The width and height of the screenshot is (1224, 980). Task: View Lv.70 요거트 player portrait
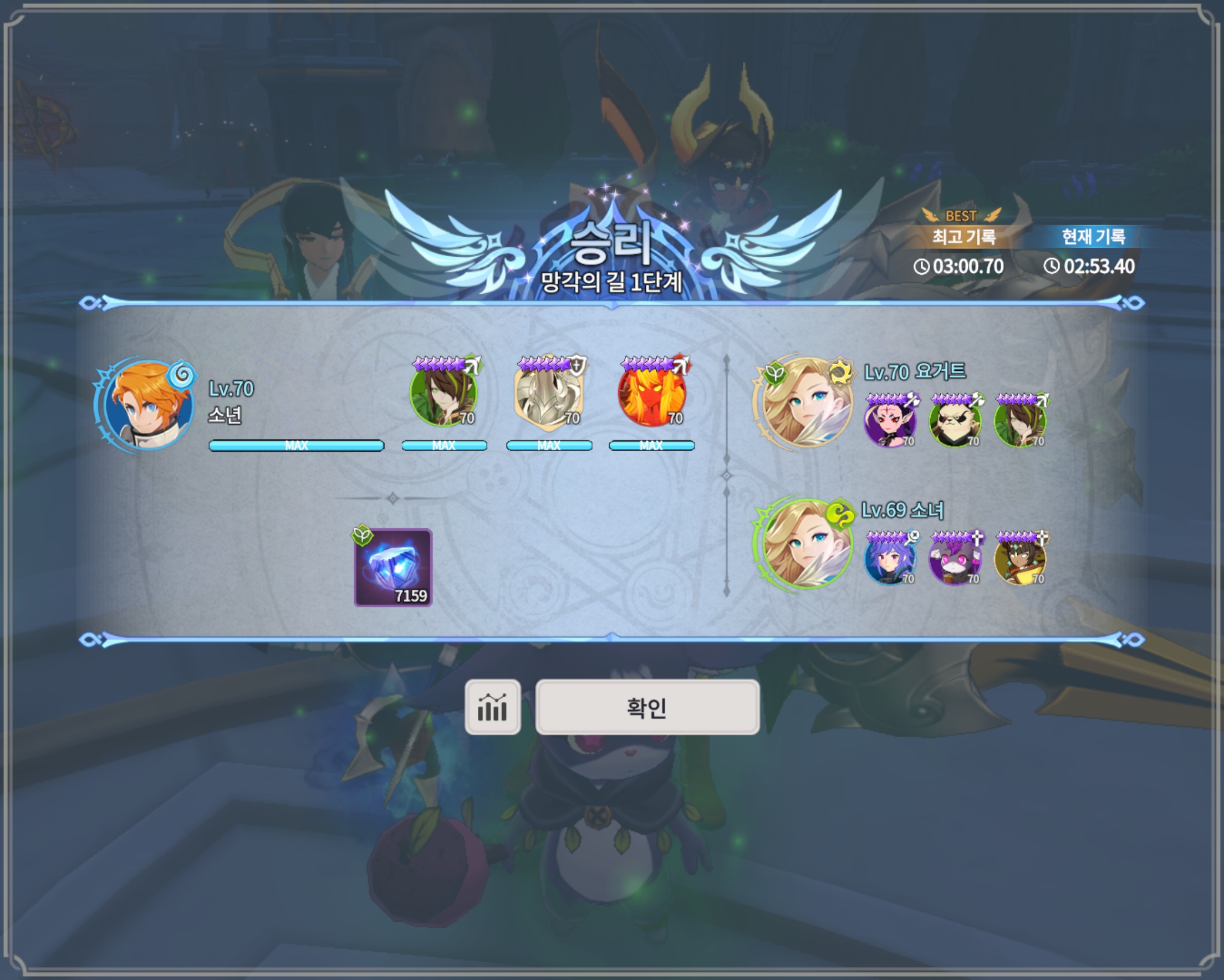[806, 402]
